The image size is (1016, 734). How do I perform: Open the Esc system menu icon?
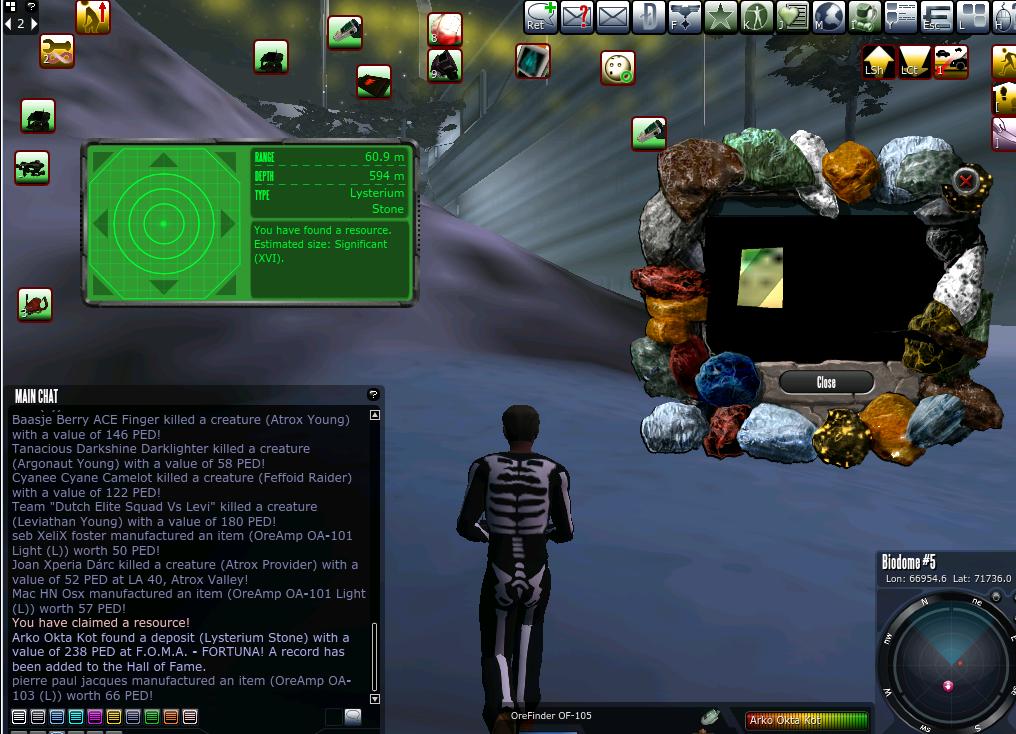[x=936, y=17]
